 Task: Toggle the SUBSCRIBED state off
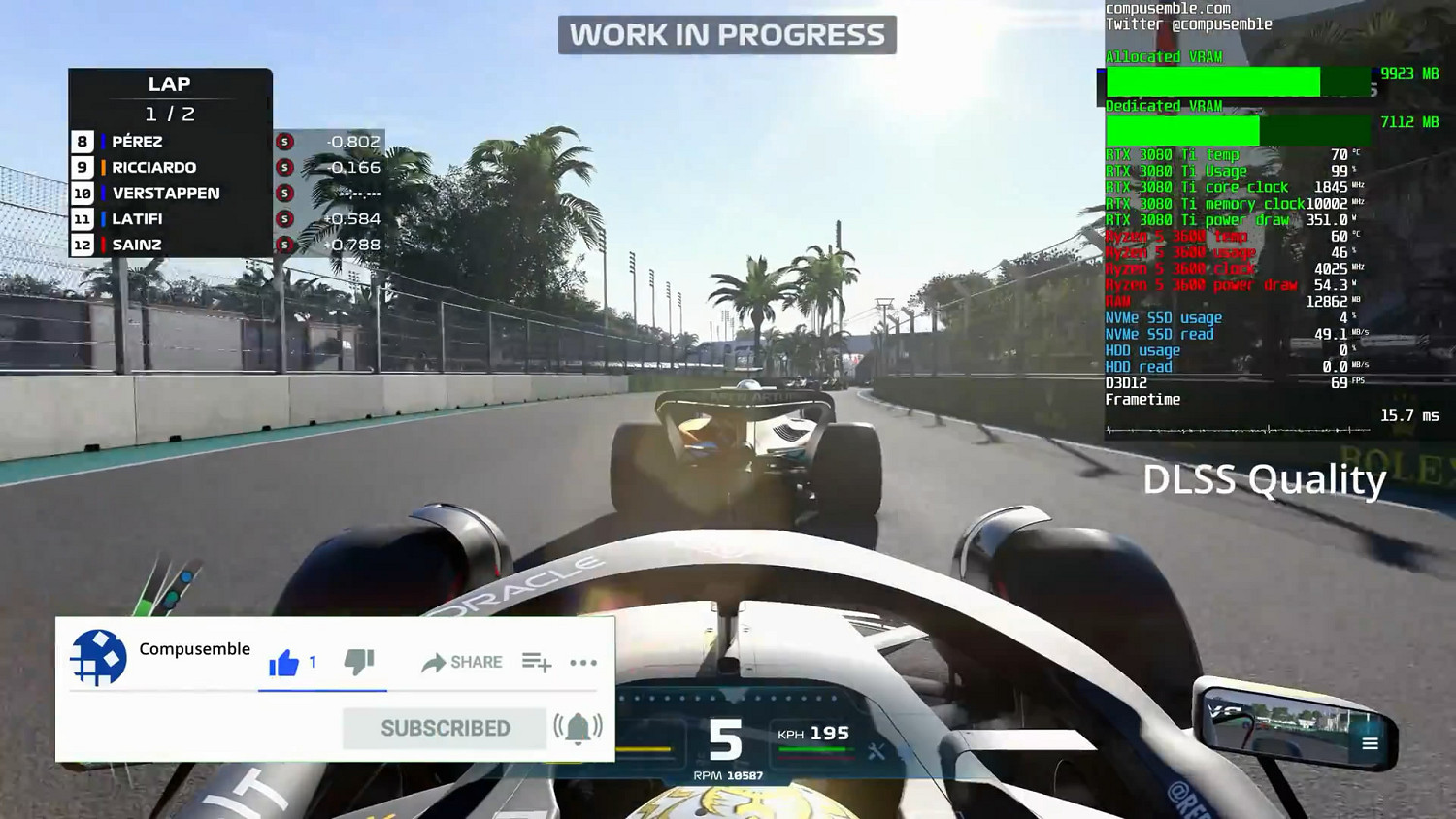tap(444, 728)
